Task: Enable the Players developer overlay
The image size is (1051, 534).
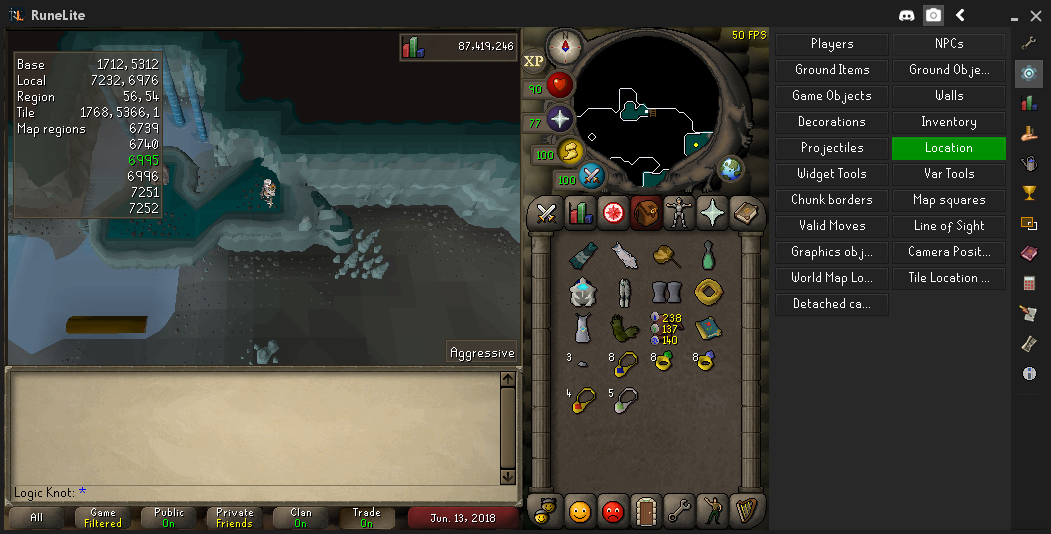Action: (832, 44)
